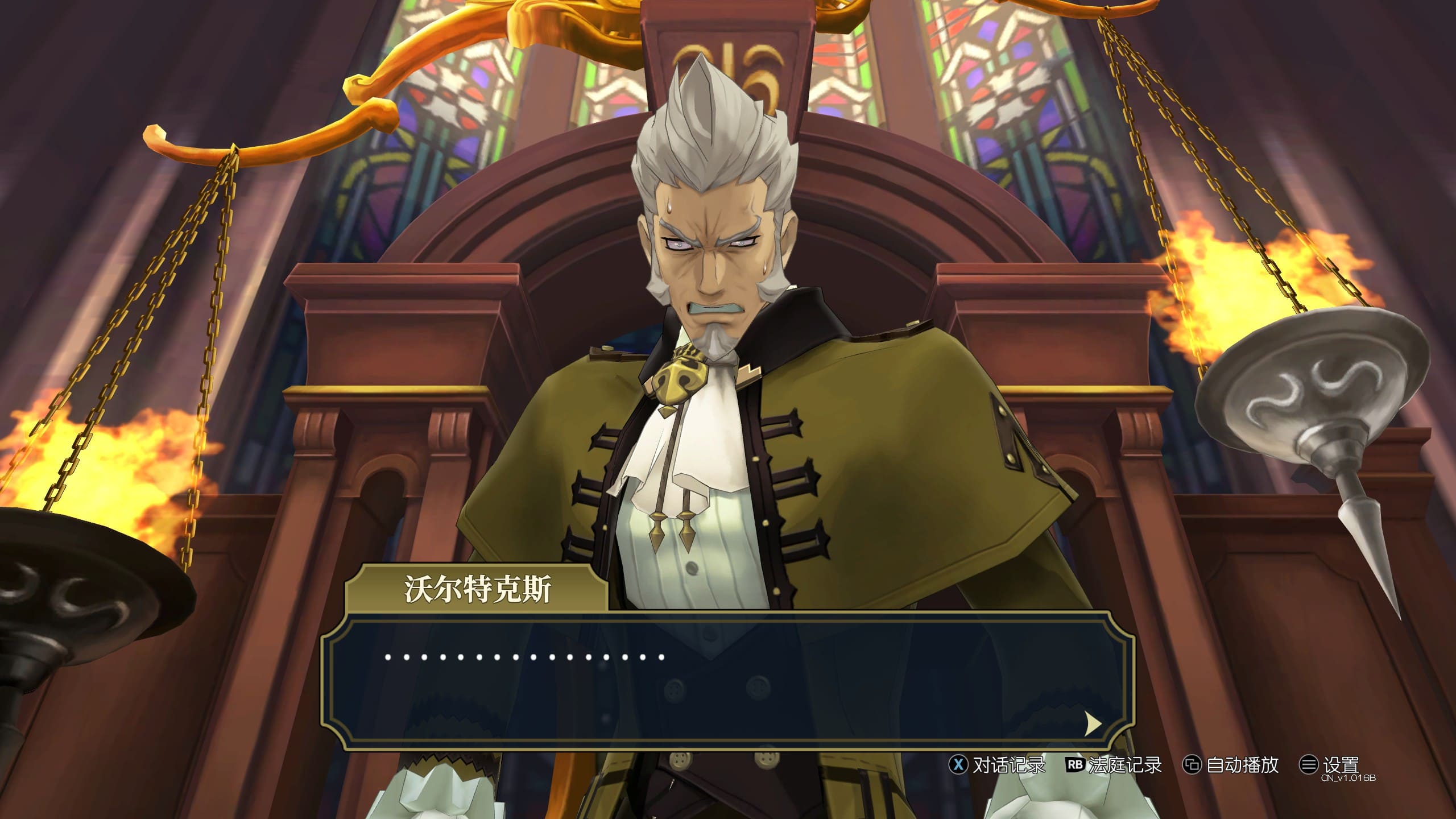Image resolution: width=1456 pixels, height=819 pixels.
Task: Open the 法庭记录 court record
Action: point(1114,765)
